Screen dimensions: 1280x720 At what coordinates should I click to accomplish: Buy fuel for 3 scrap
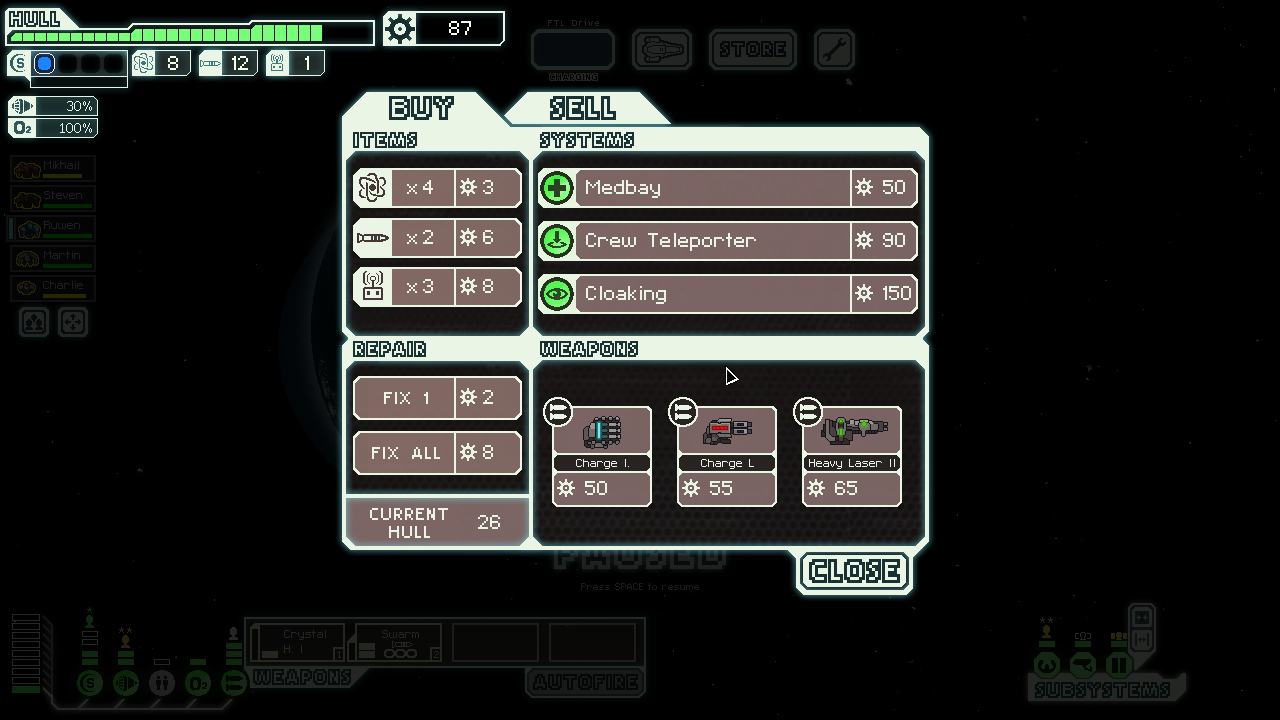coord(438,188)
